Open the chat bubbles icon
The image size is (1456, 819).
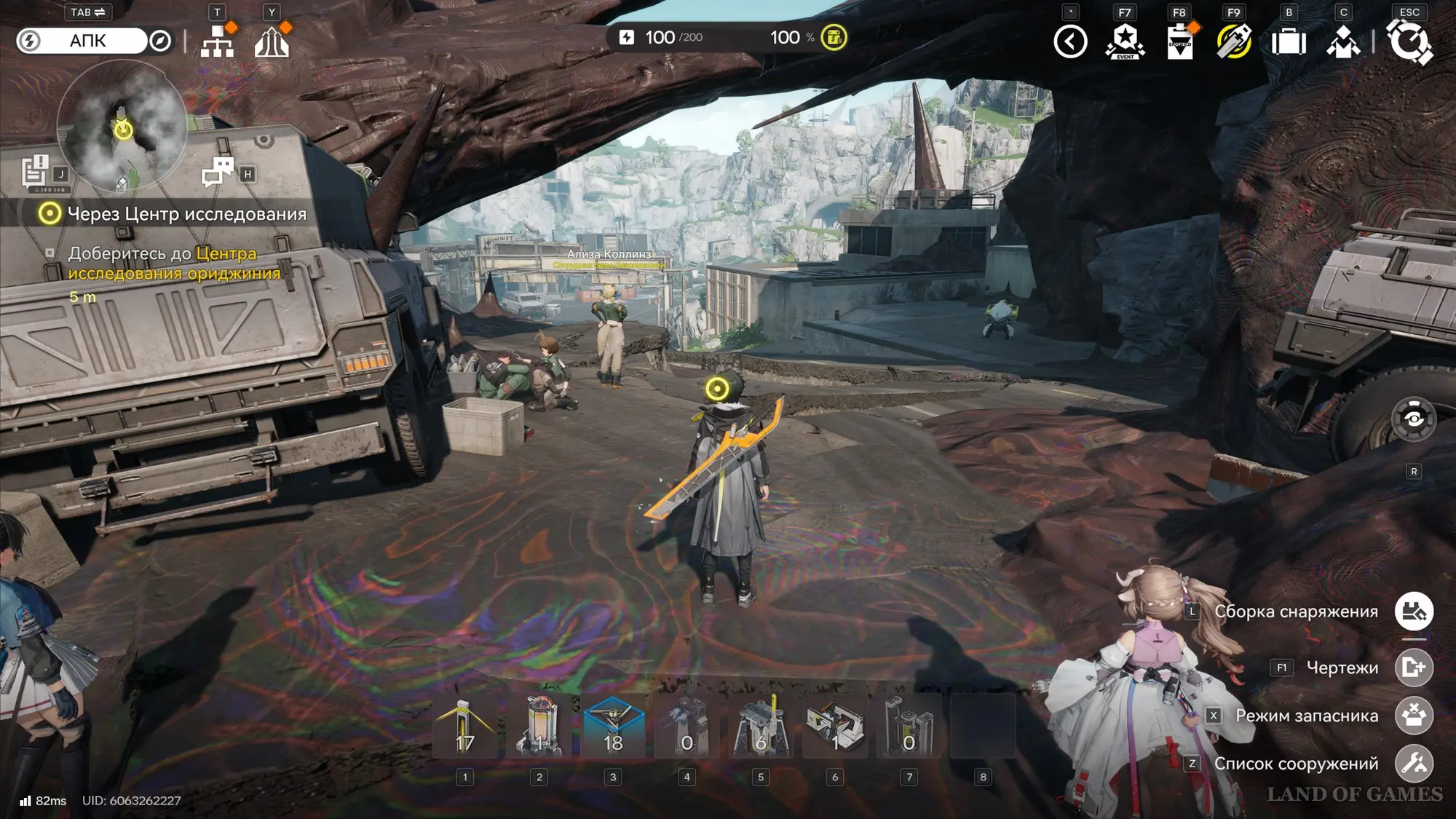pyautogui.click(x=217, y=173)
